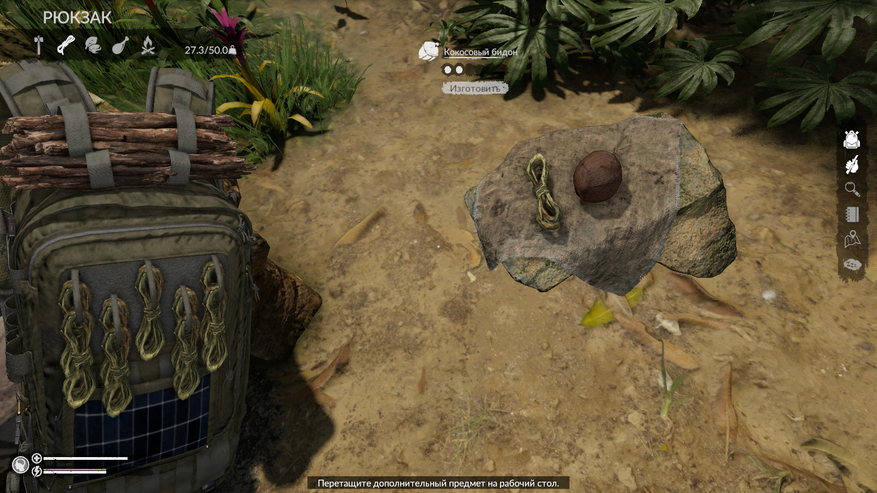Open the axe tools backpack pocket

40,45
